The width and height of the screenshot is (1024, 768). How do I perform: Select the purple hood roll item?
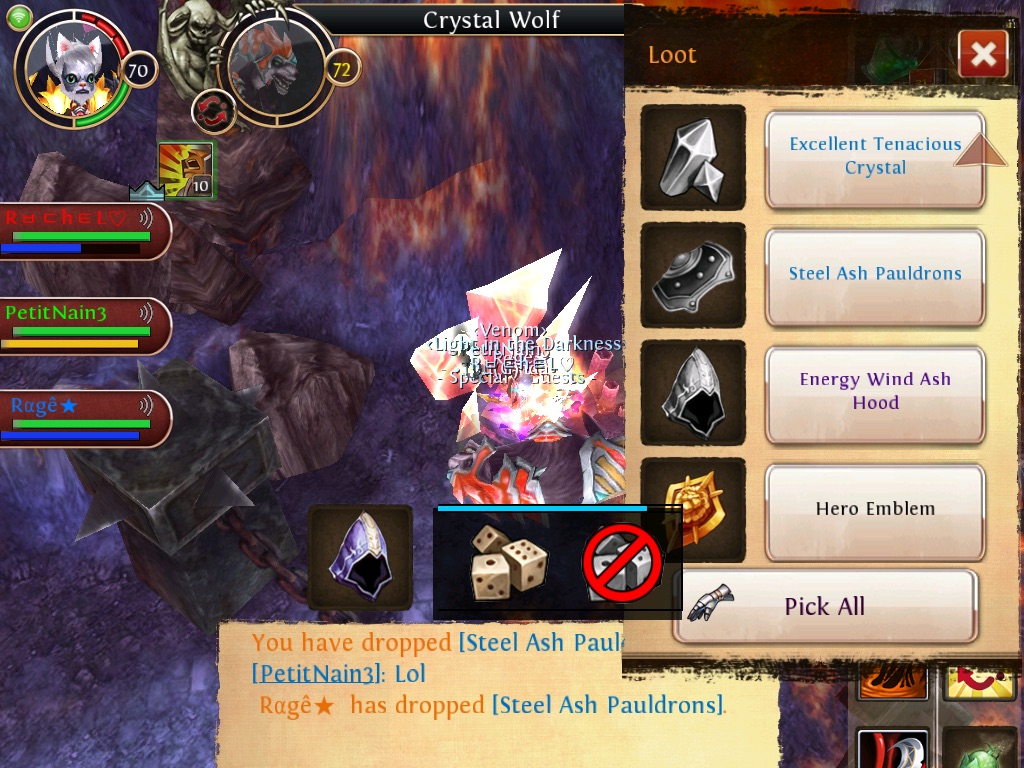(360, 557)
